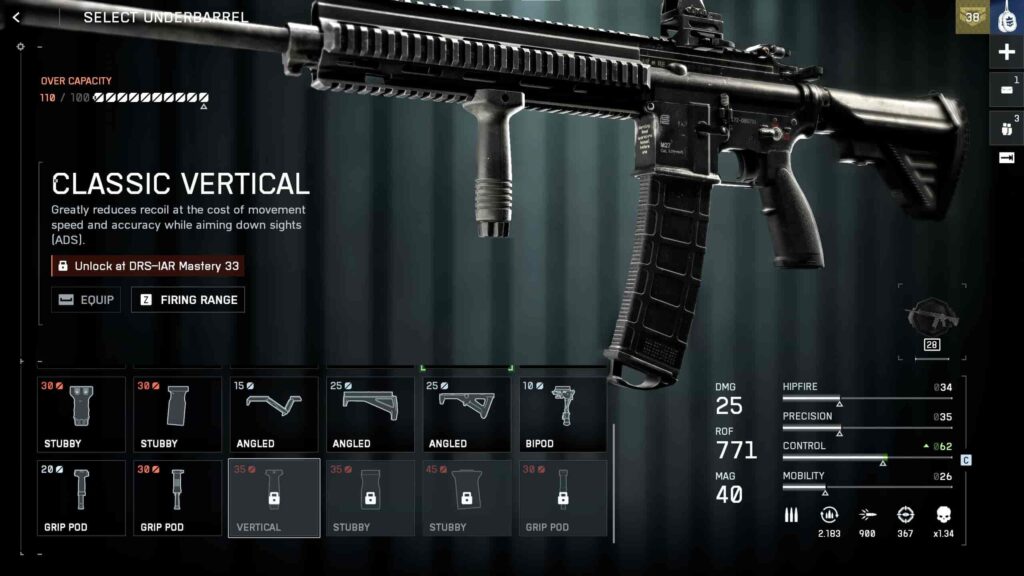Select the 15-point Angled underbarrel

click(x=274, y=414)
